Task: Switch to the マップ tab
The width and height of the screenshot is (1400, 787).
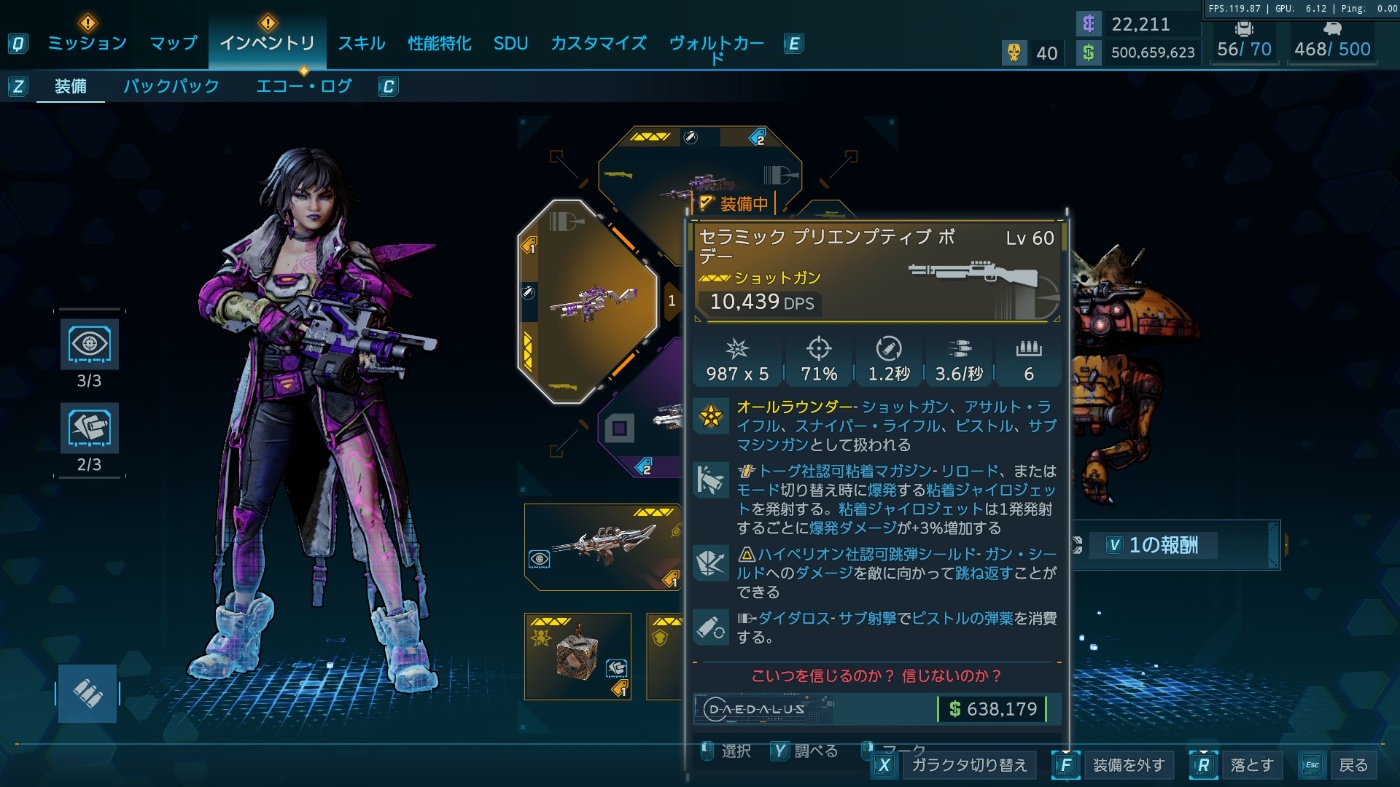Action: click(x=173, y=43)
